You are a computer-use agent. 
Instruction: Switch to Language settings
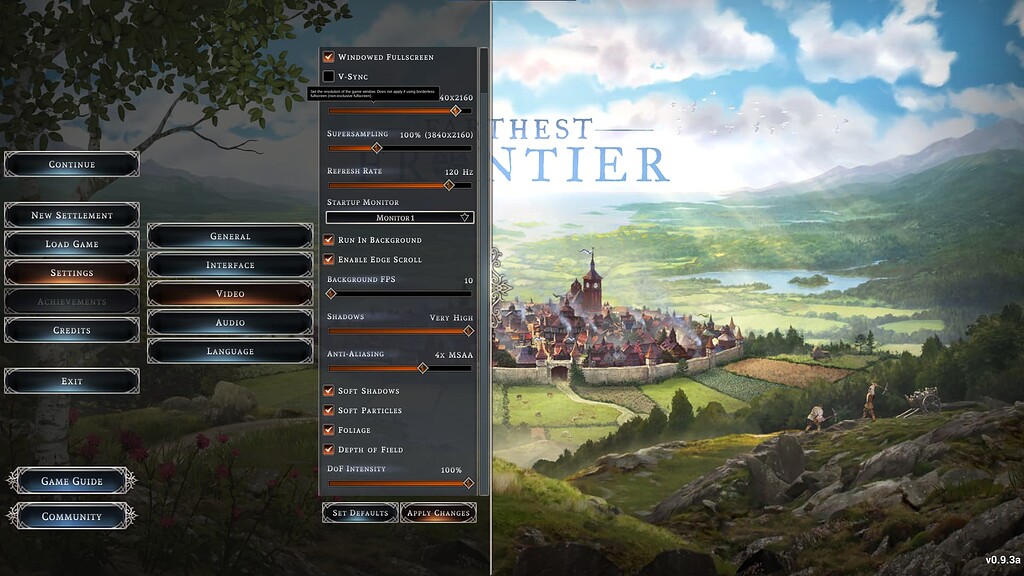pos(230,351)
